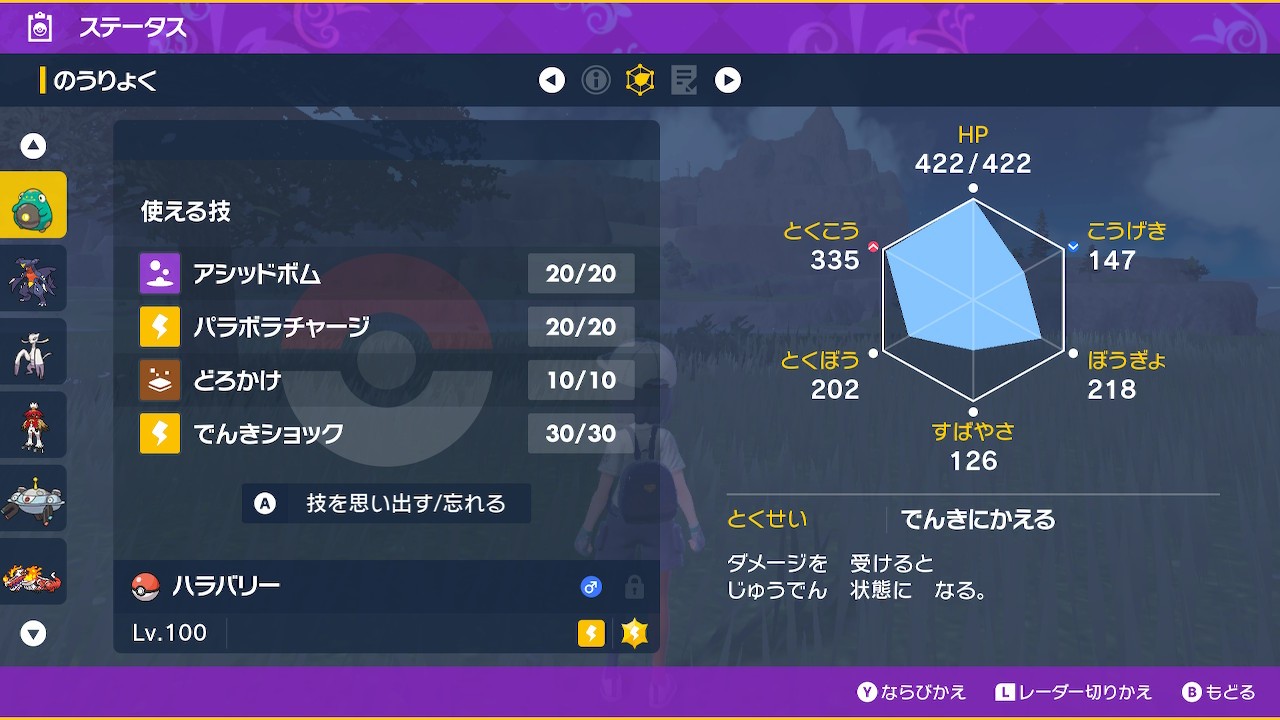This screenshot has width=1280, height=720.
Task: Open the info circle icon at the top
Action: pyautogui.click(x=596, y=80)
